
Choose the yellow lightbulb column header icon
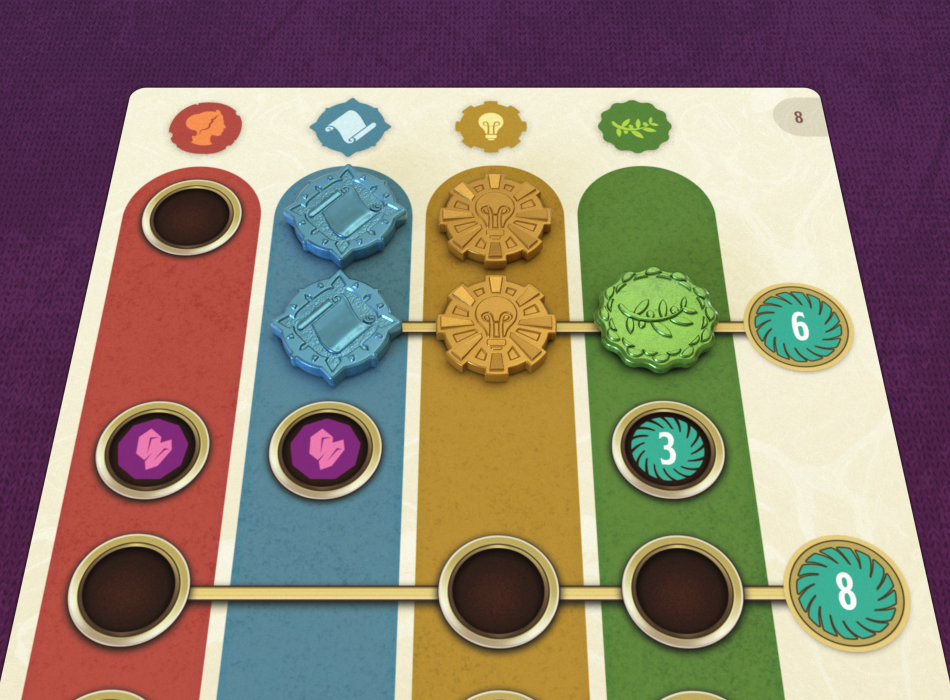point(490,127)
